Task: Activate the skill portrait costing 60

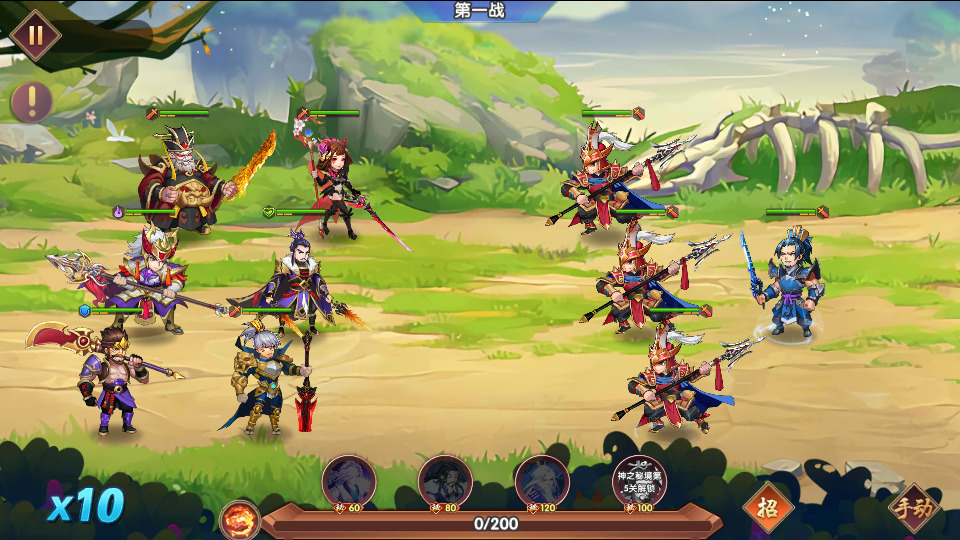Action: click(x=349, y=481)
